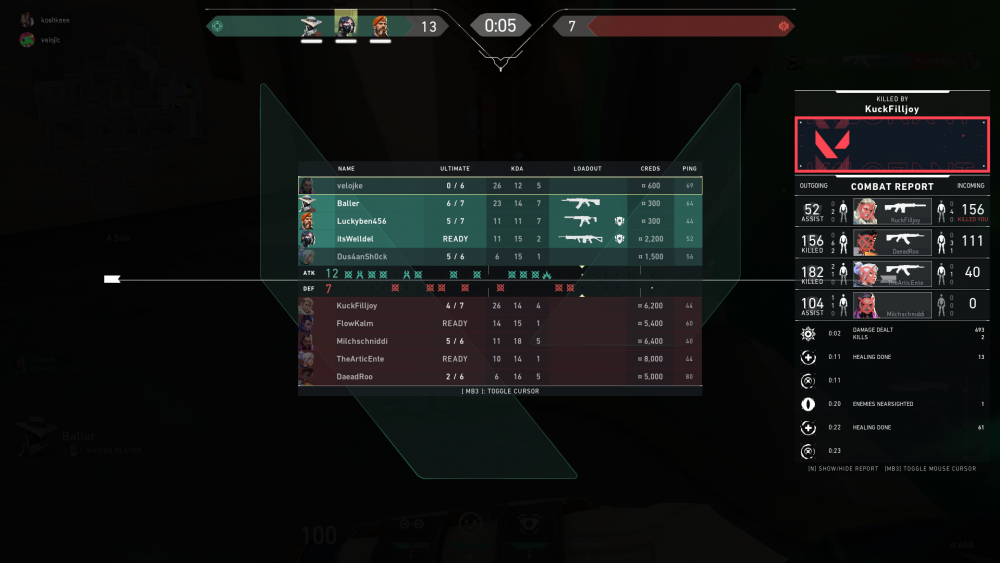The height and width of the screenshot is (563, 1000).
Task: Select velojke's scoreboard row
Action: (500, 185)
